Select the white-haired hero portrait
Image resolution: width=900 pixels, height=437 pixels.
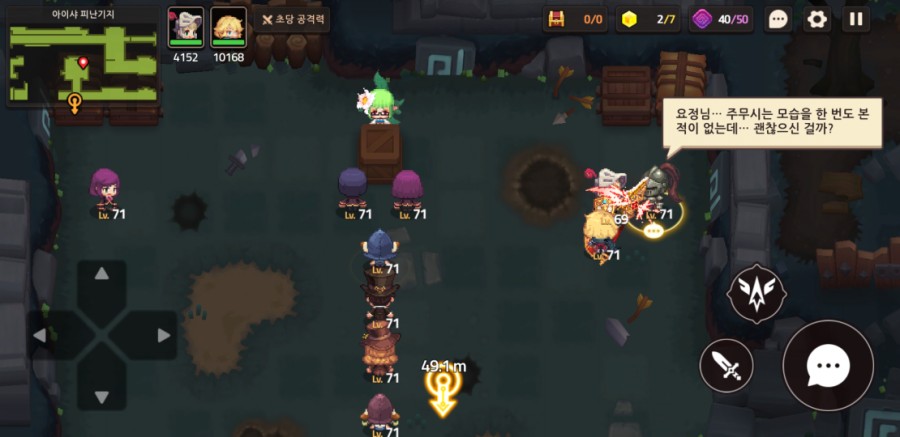(x=185, y=24)
